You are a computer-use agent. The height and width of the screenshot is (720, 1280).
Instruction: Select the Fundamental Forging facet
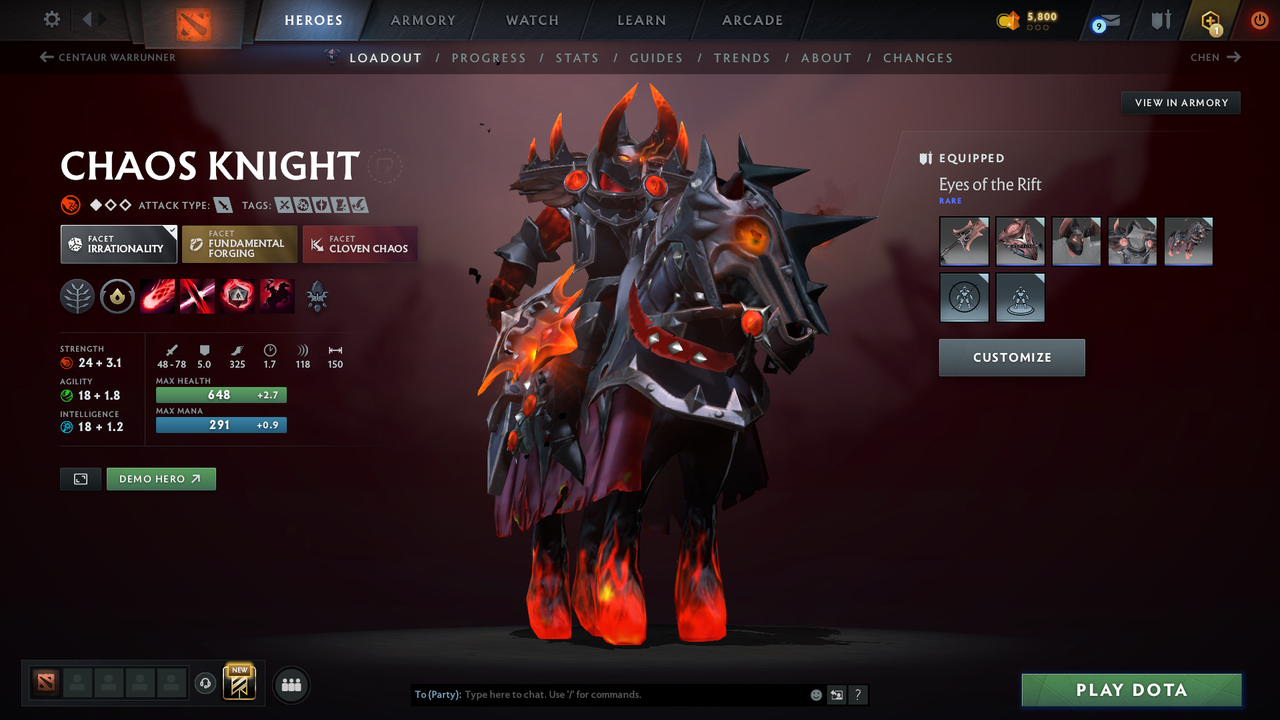click(x=239, y=244)
